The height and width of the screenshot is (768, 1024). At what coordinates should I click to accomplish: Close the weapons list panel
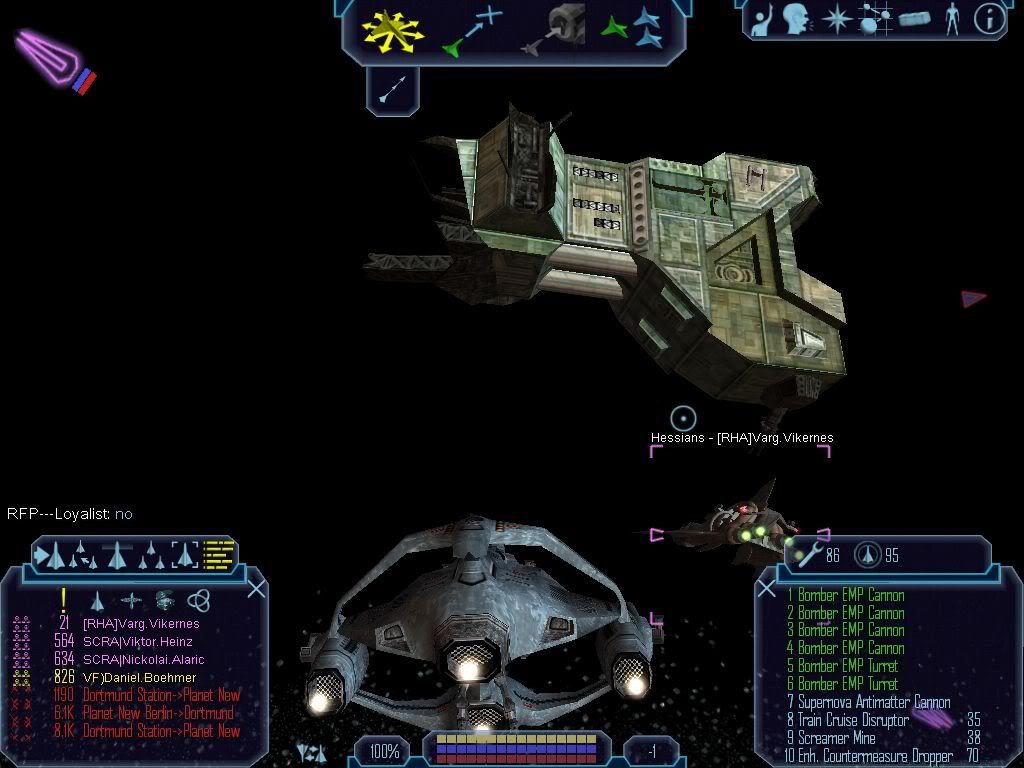coord(767,589)
